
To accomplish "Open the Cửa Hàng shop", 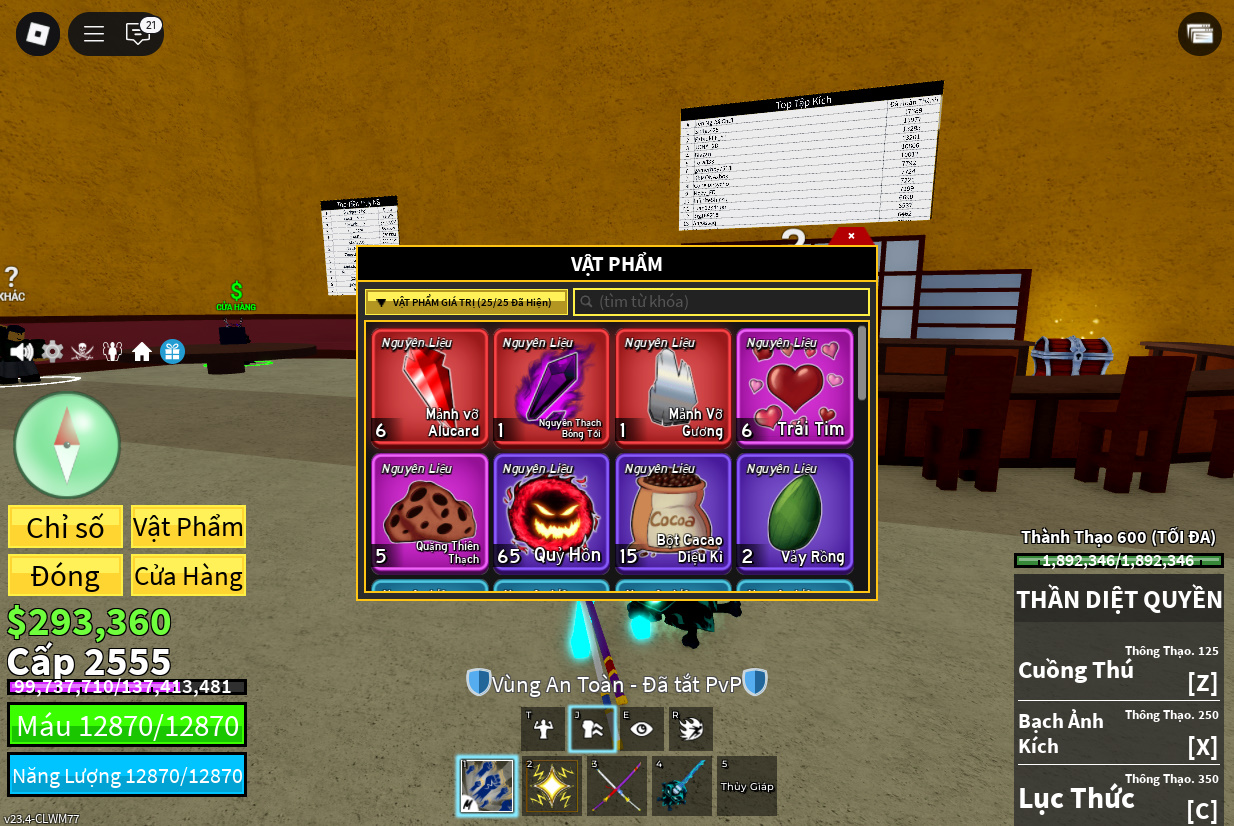I will coord(188,576).
